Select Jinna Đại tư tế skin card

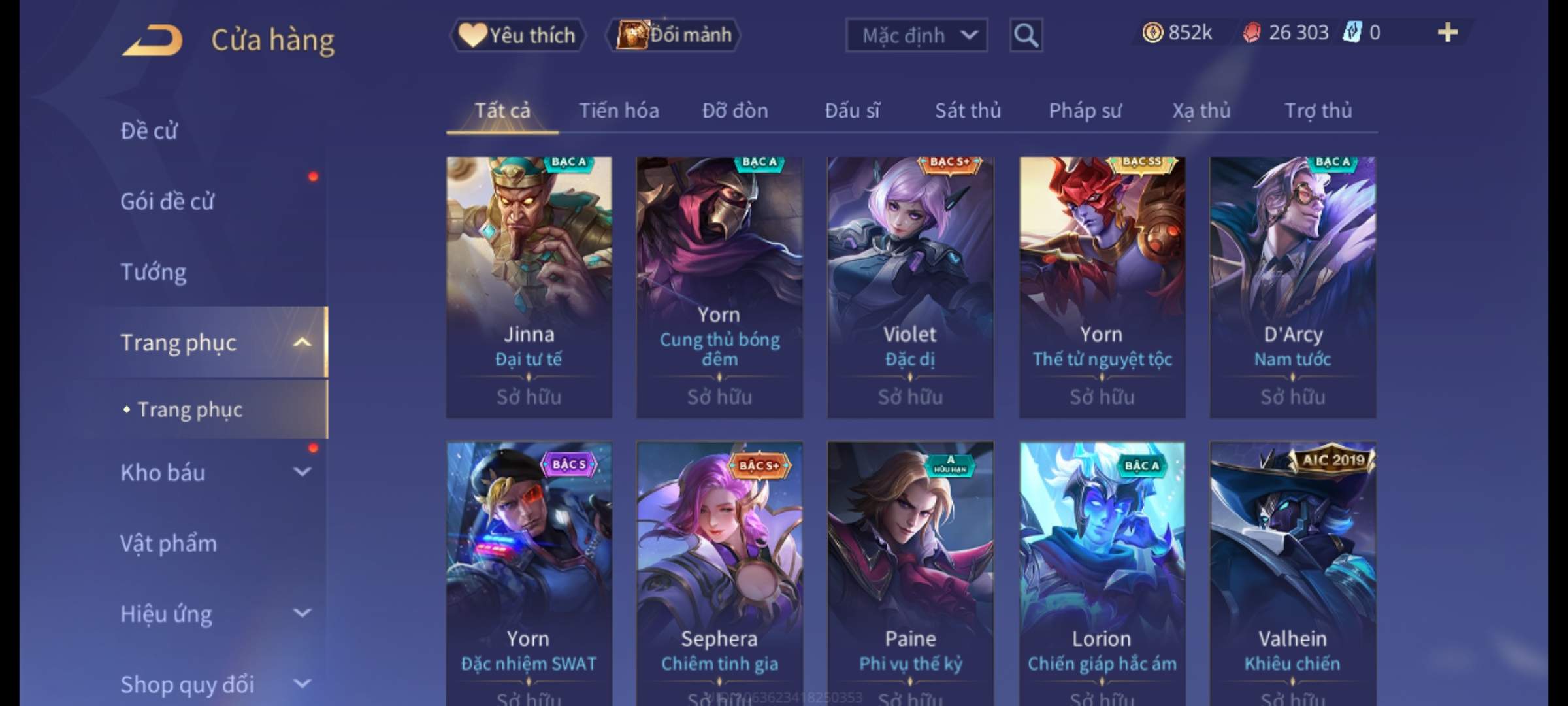(x=529, y=286)
